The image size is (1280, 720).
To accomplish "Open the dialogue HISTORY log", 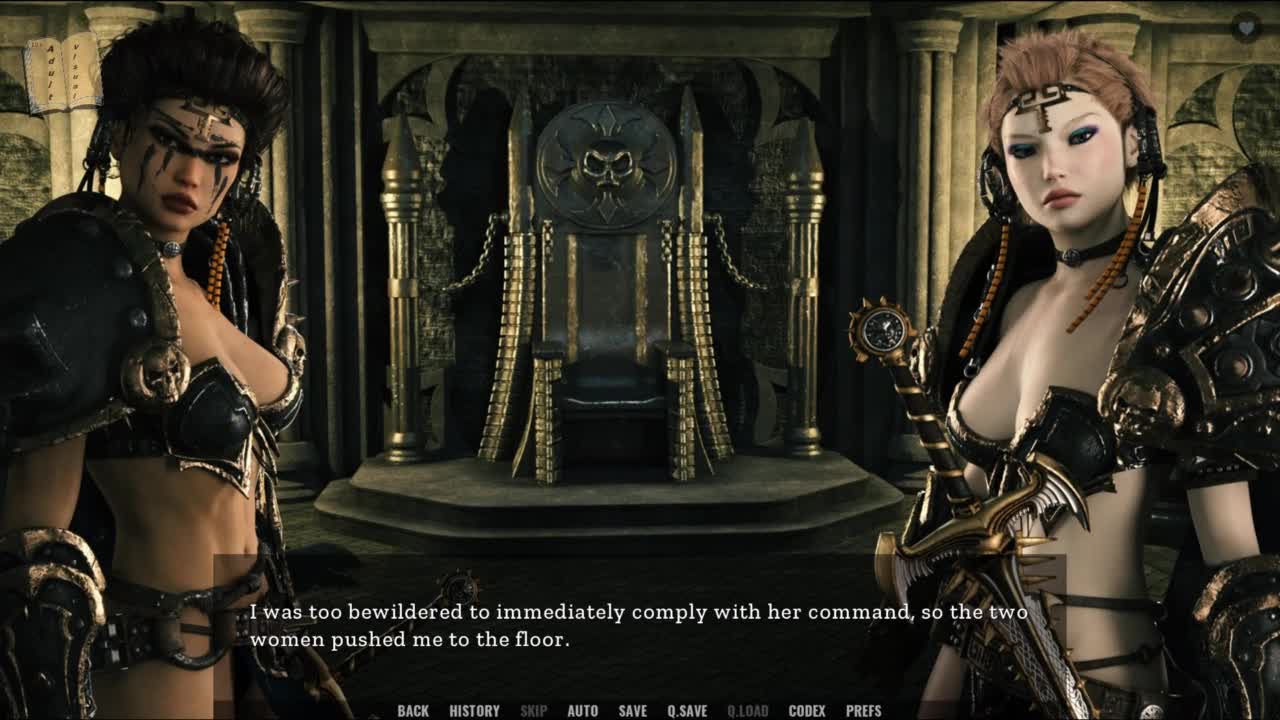I will pos(474,711).
